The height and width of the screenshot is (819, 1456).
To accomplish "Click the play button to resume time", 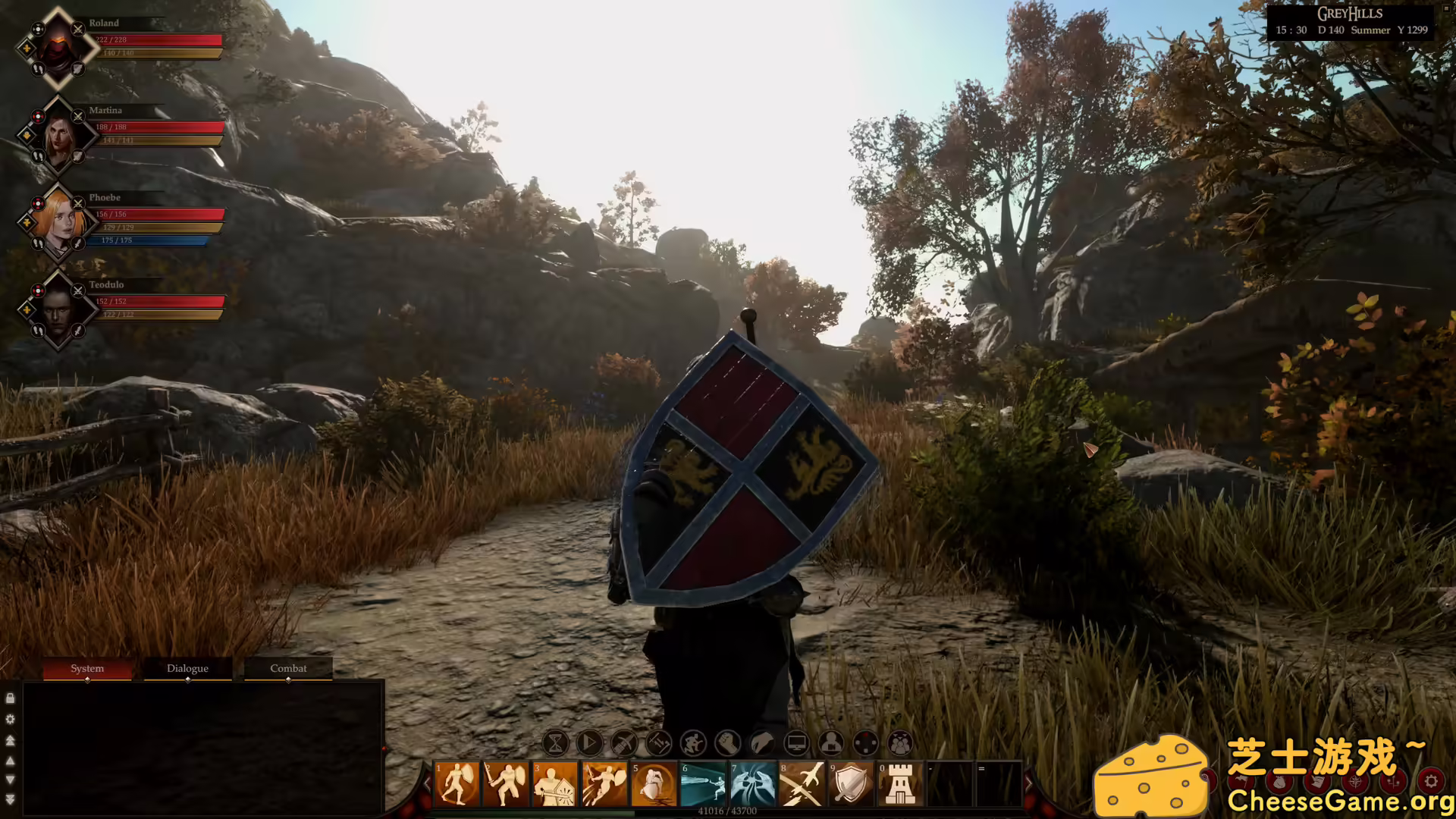I will [591, 744].
